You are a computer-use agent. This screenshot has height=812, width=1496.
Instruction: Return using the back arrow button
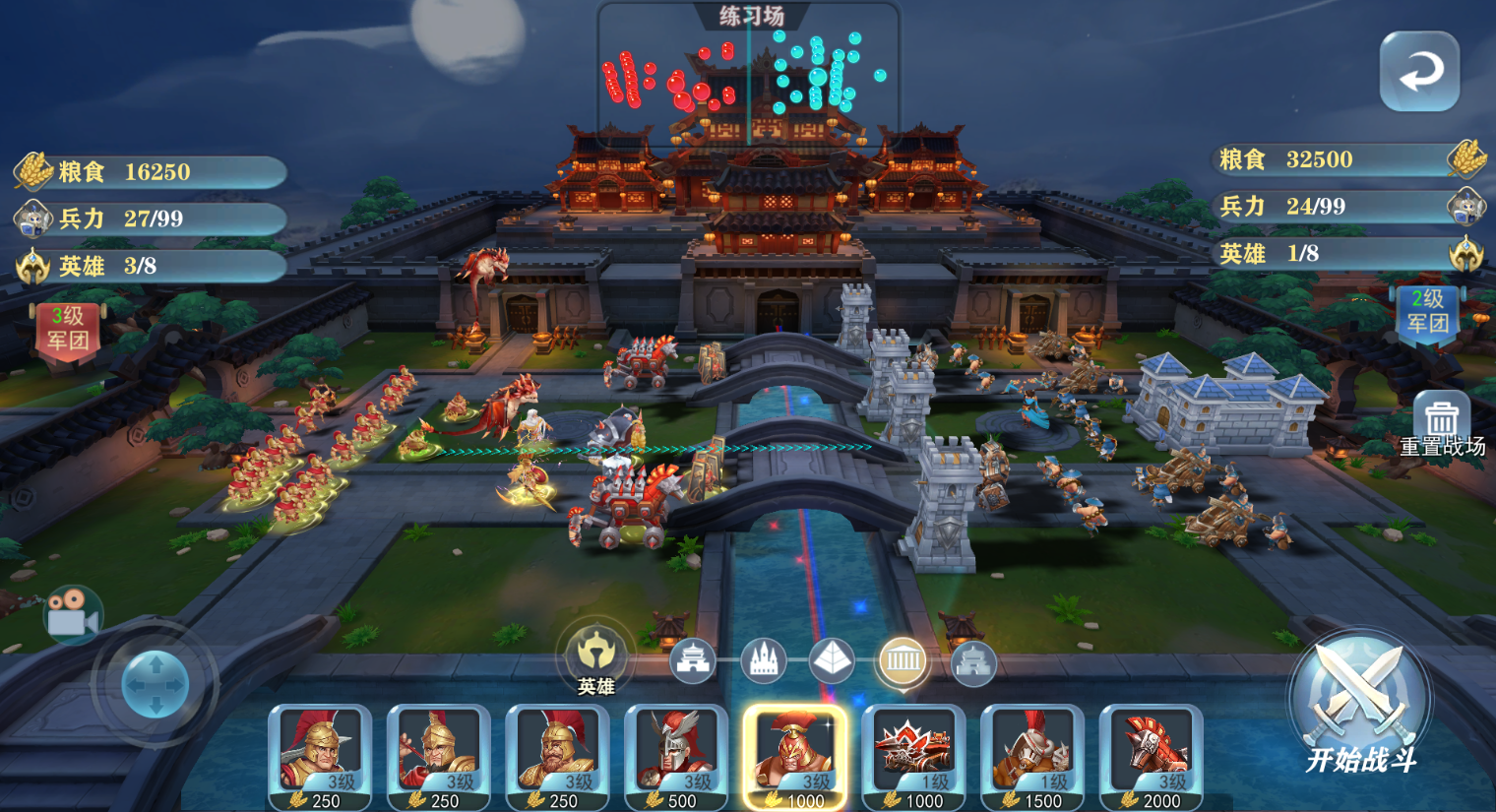(x=1419, y=71)
